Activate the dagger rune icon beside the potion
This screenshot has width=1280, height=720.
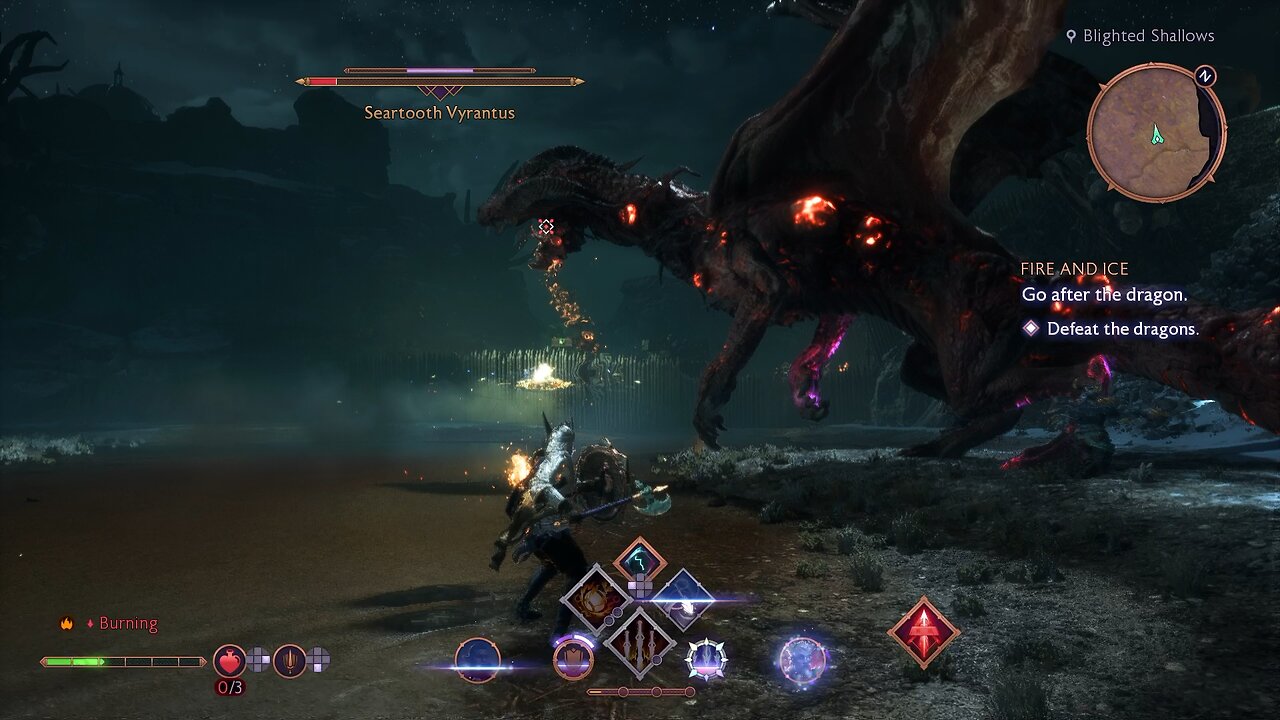click(289, 660)
